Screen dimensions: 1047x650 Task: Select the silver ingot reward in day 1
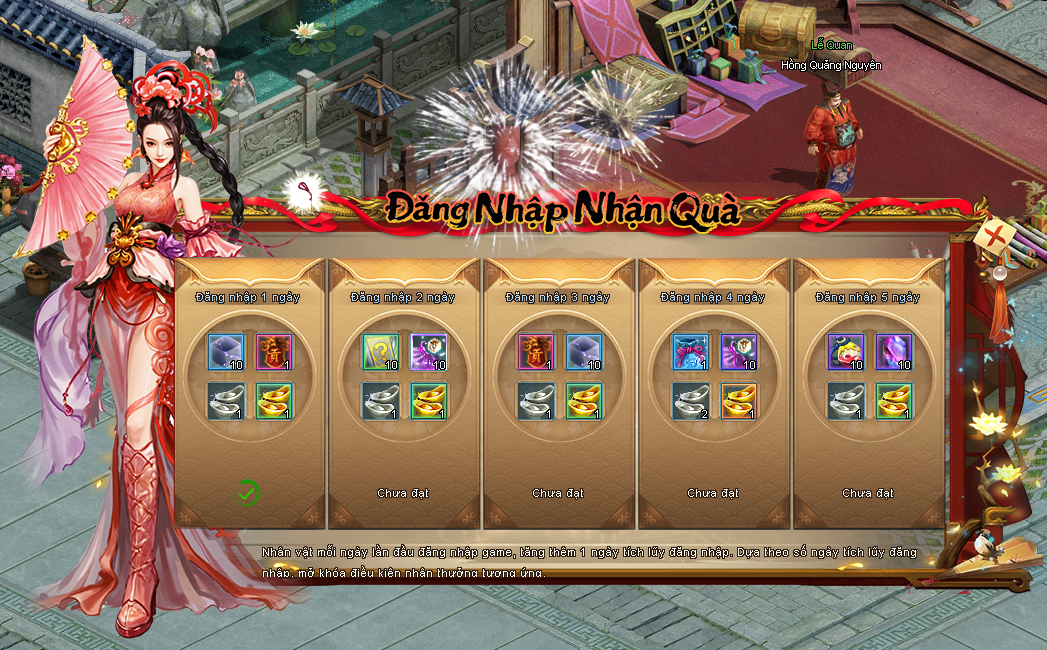tap(225, 400)
